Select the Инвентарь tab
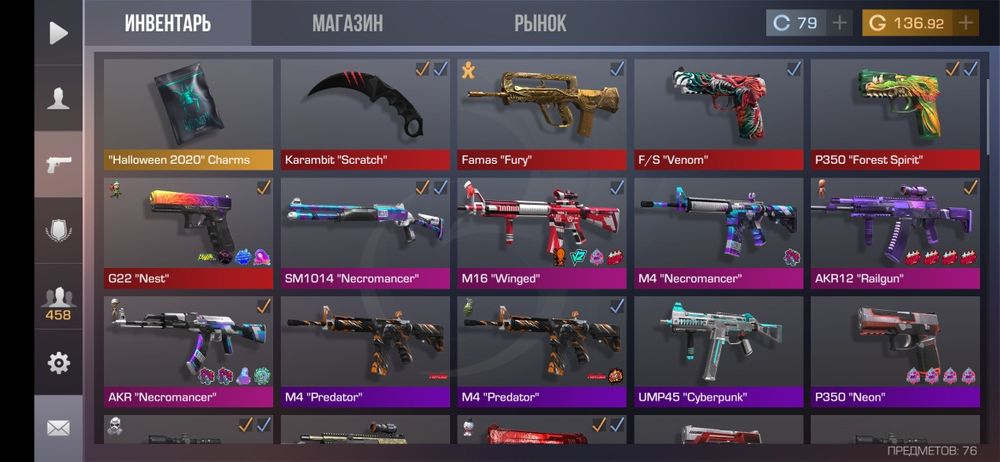This screenshot has height=462, width=1000. [x=168, y=23]
